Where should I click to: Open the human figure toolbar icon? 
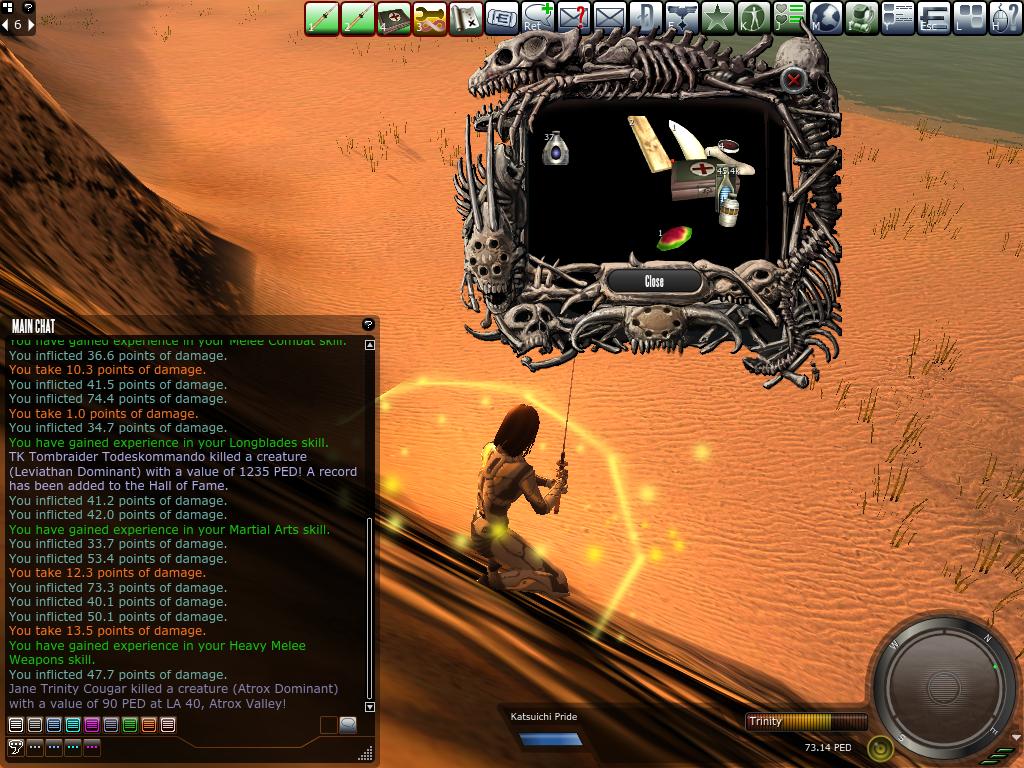coord(754,18)
